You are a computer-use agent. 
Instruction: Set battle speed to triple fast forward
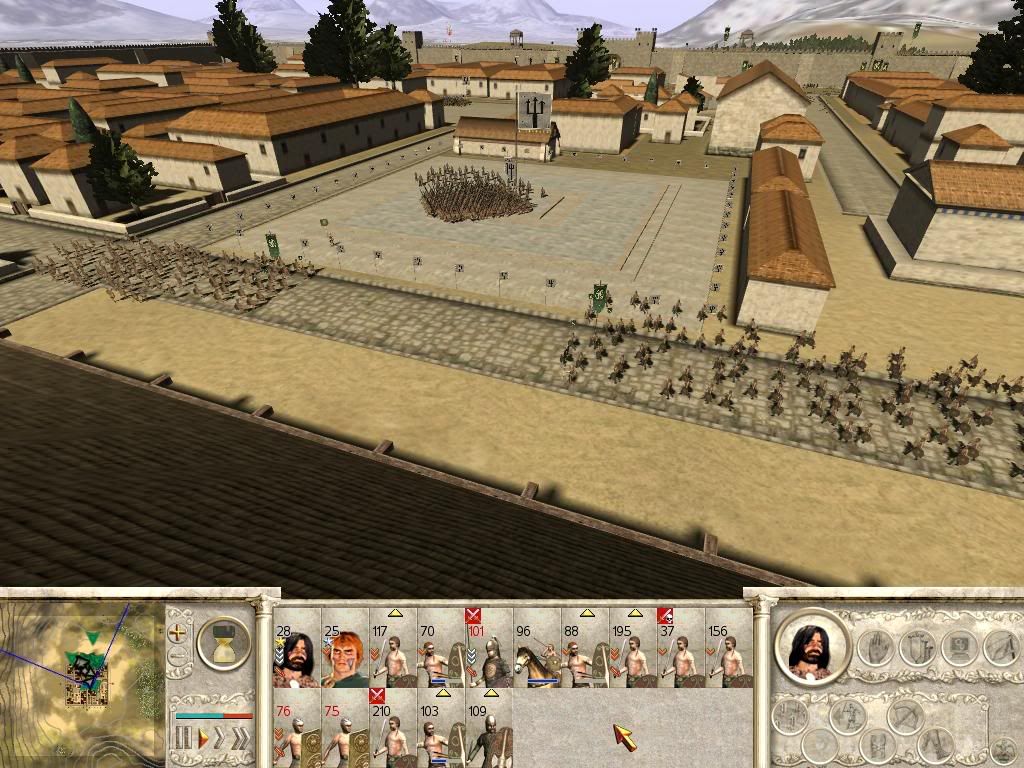pyautogui.click(x=240, y=739)
